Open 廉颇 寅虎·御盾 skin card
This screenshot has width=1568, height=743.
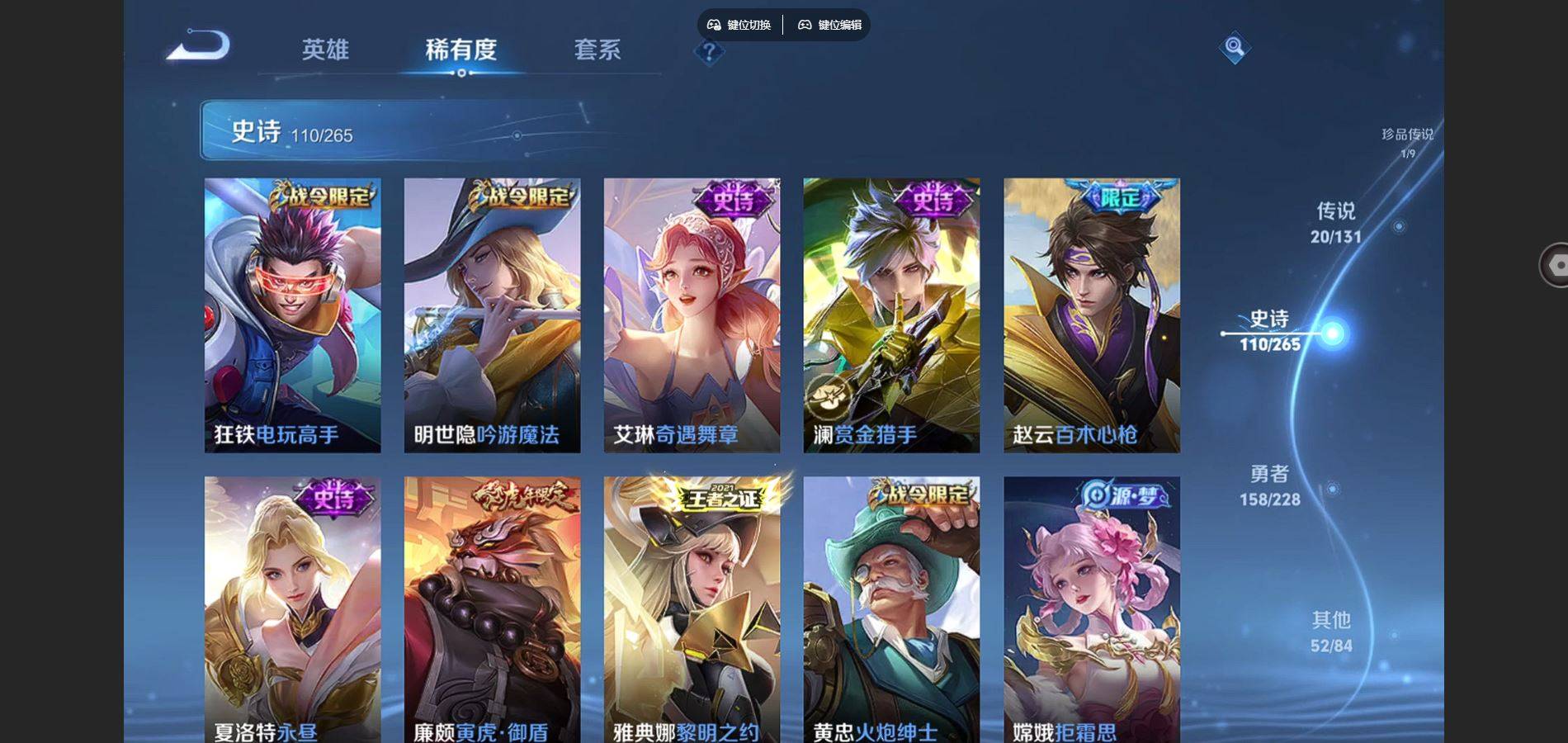[492, 609]
